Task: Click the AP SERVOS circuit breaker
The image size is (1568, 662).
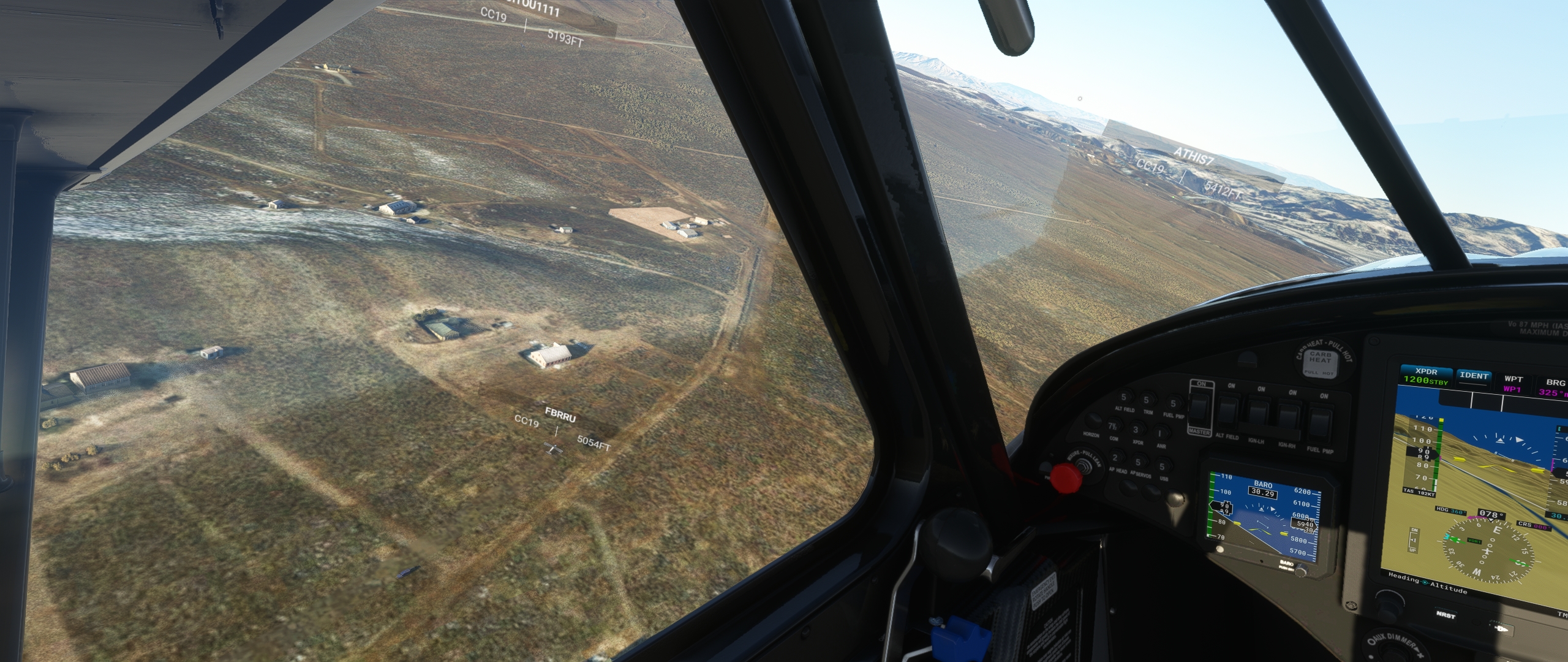Action: point(1138,462)
